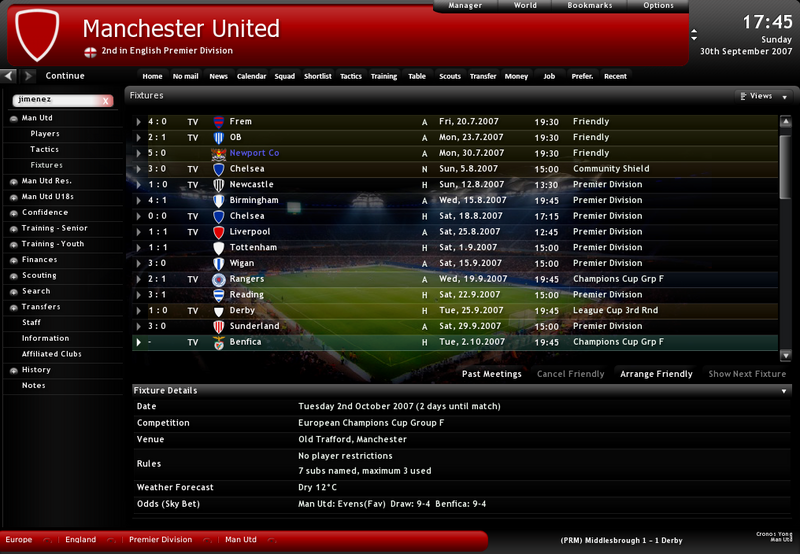Click the Continue button
The image size is (800, 554).
click(x=65, y=76)
